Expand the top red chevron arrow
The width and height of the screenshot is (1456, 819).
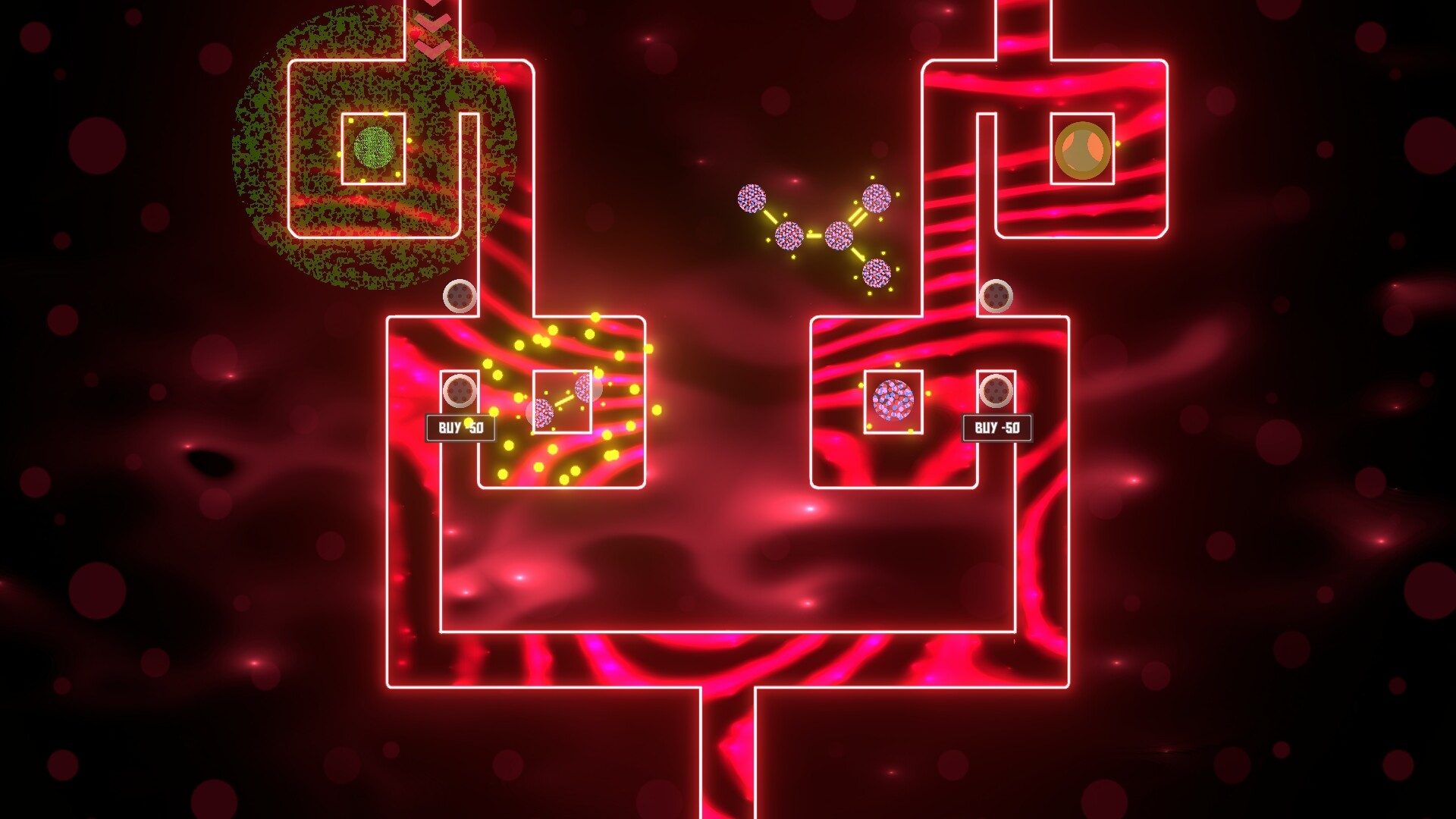(432, 6)
